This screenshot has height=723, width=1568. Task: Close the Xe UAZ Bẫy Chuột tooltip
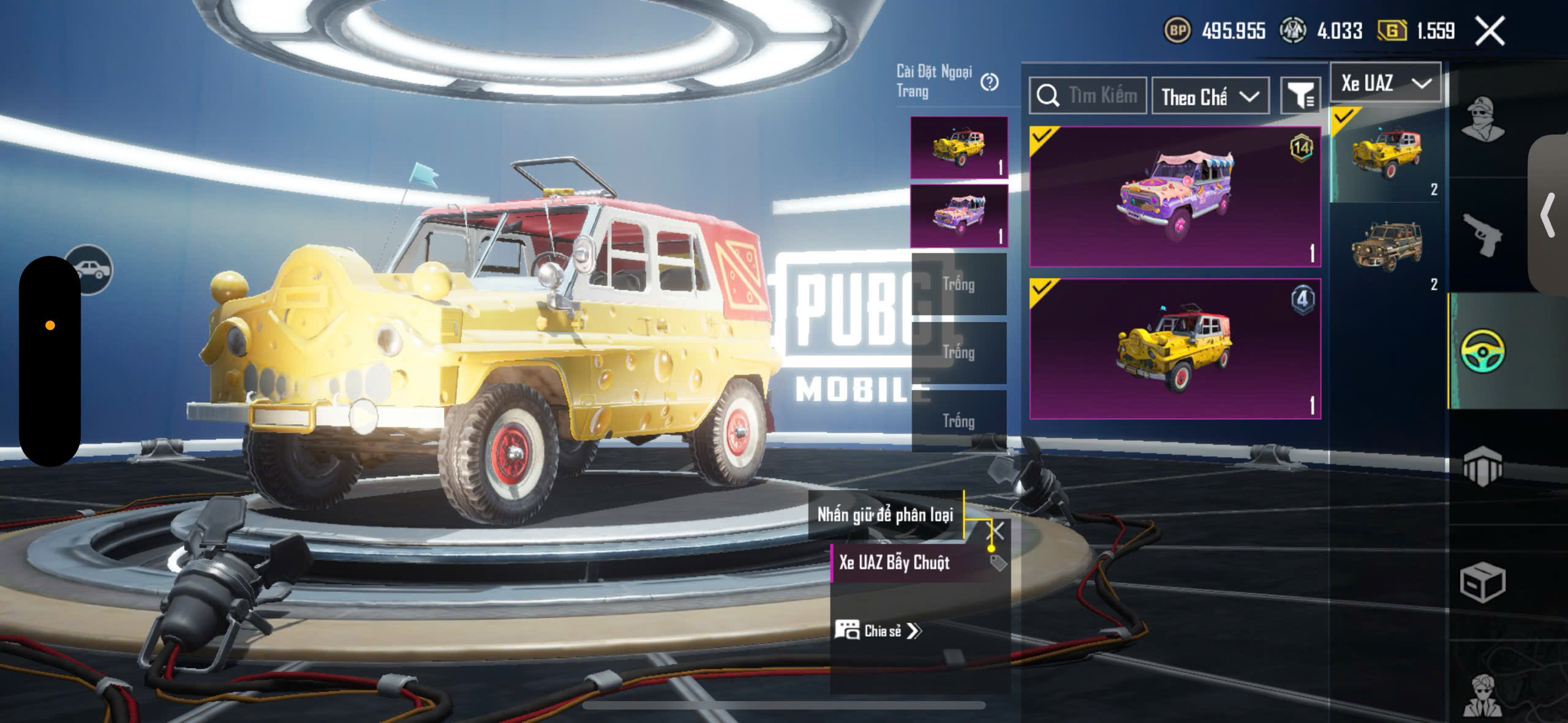(997, 530)
